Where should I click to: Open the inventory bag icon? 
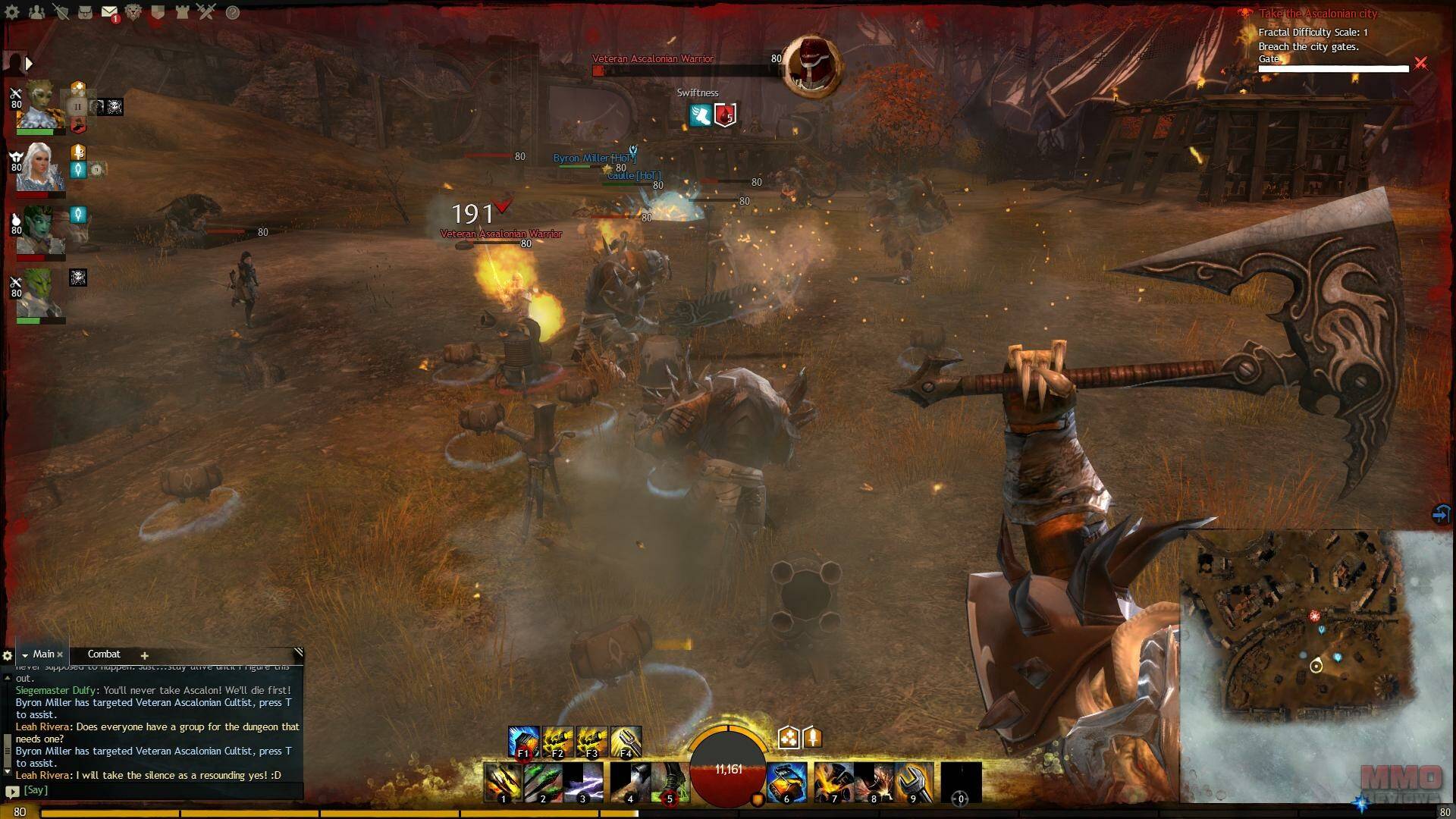tap(86, 12)
